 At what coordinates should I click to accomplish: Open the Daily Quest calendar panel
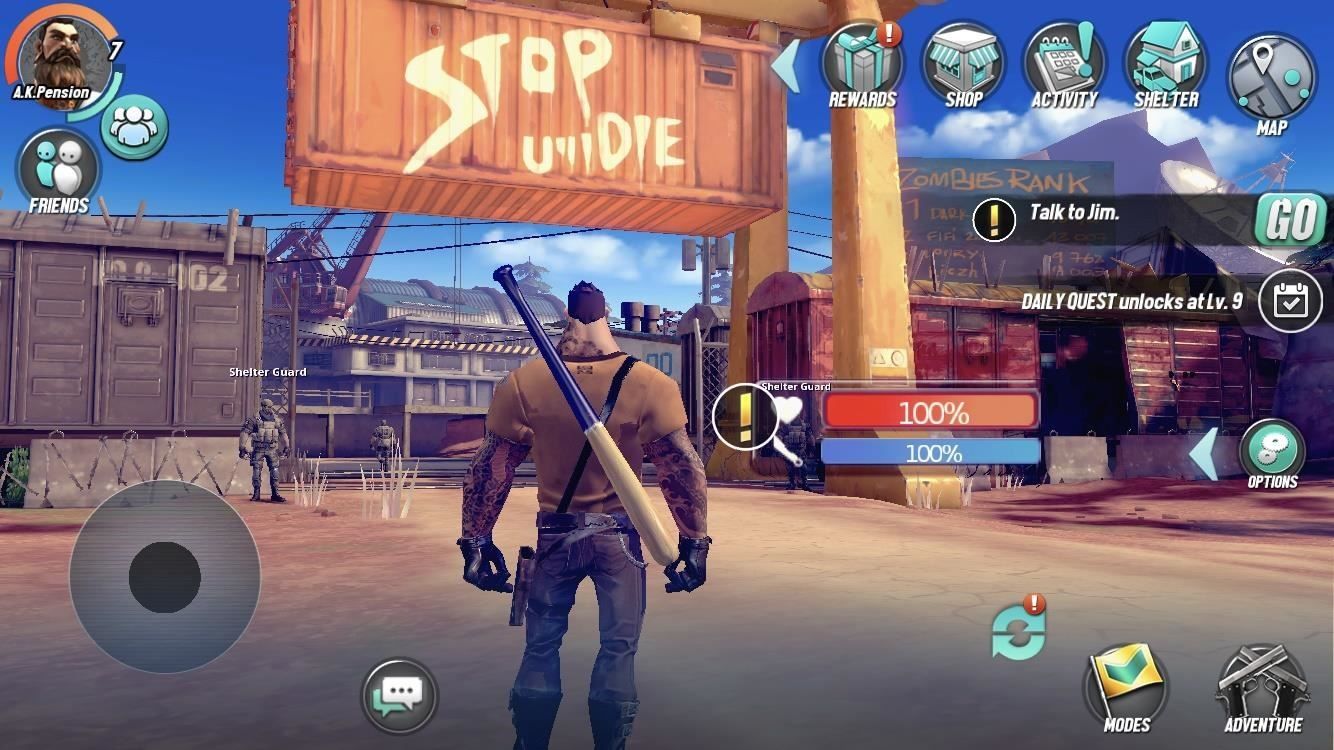click(1289, 299)
